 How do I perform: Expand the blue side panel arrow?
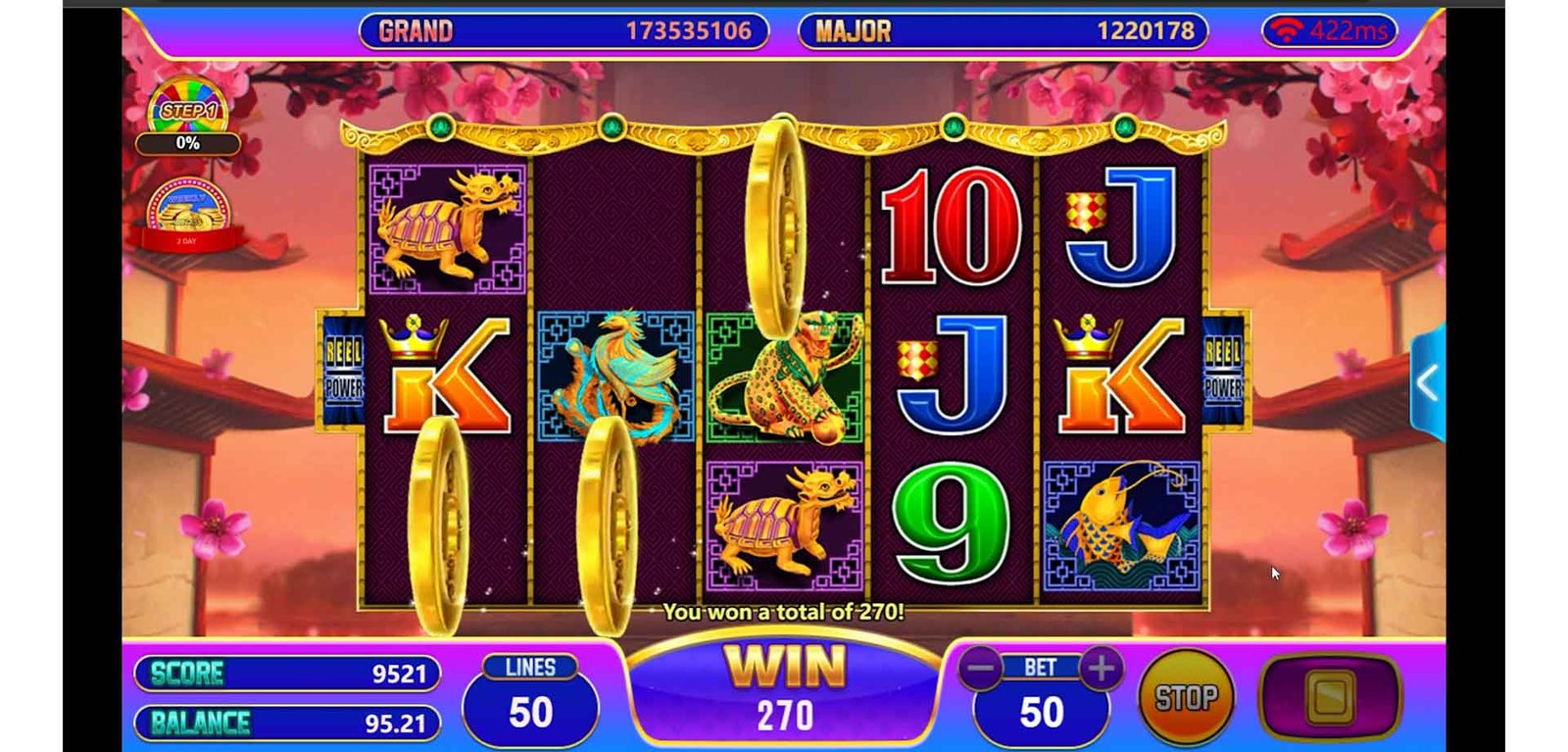pyautogui.click(x=1428, y=383)
